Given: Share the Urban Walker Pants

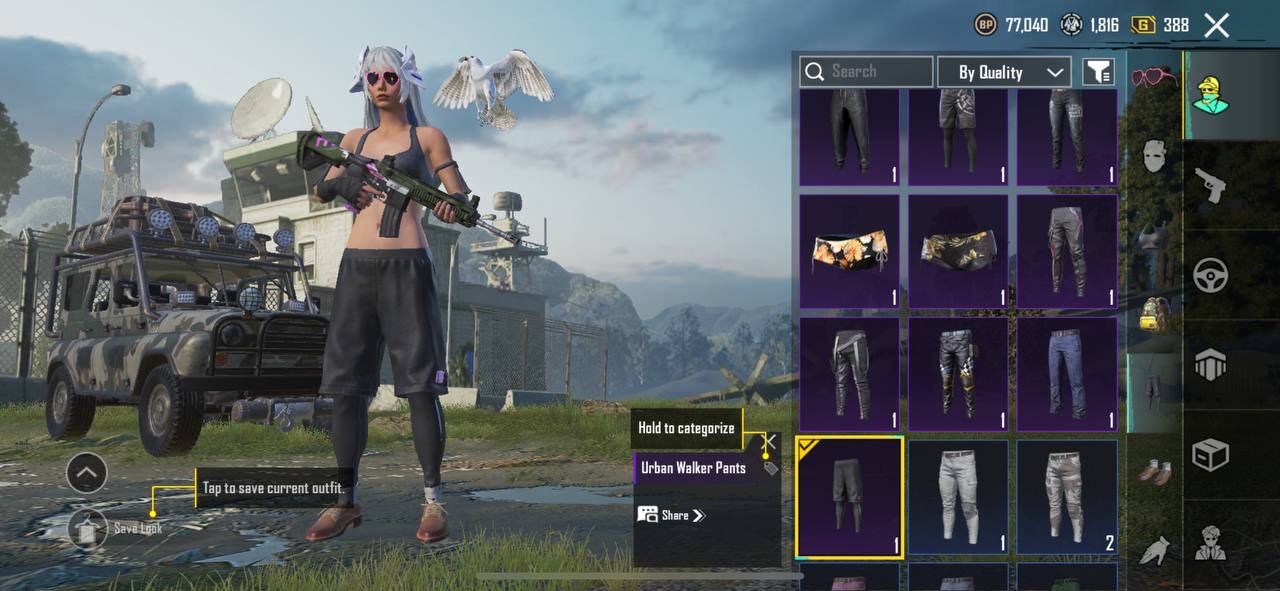Looking at the screenshot, I should (x=672, y=515).
